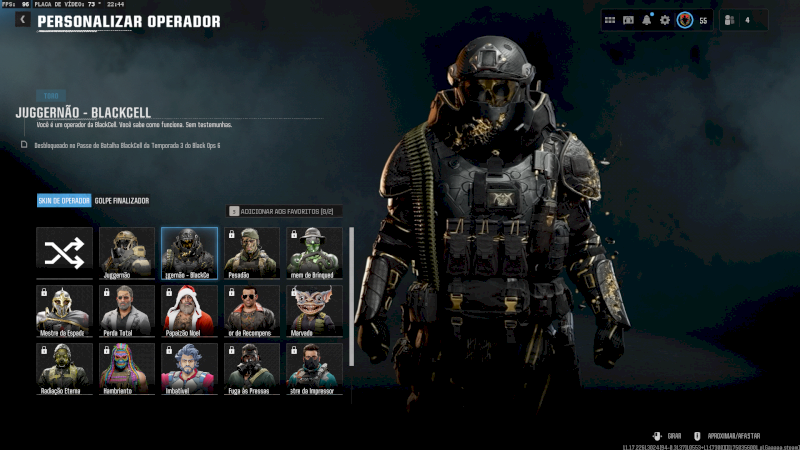This screenshot has height=450, width=800.
Task: Select the Juggernão BlackCell skin tile
Action: click(x=189, y=253)
